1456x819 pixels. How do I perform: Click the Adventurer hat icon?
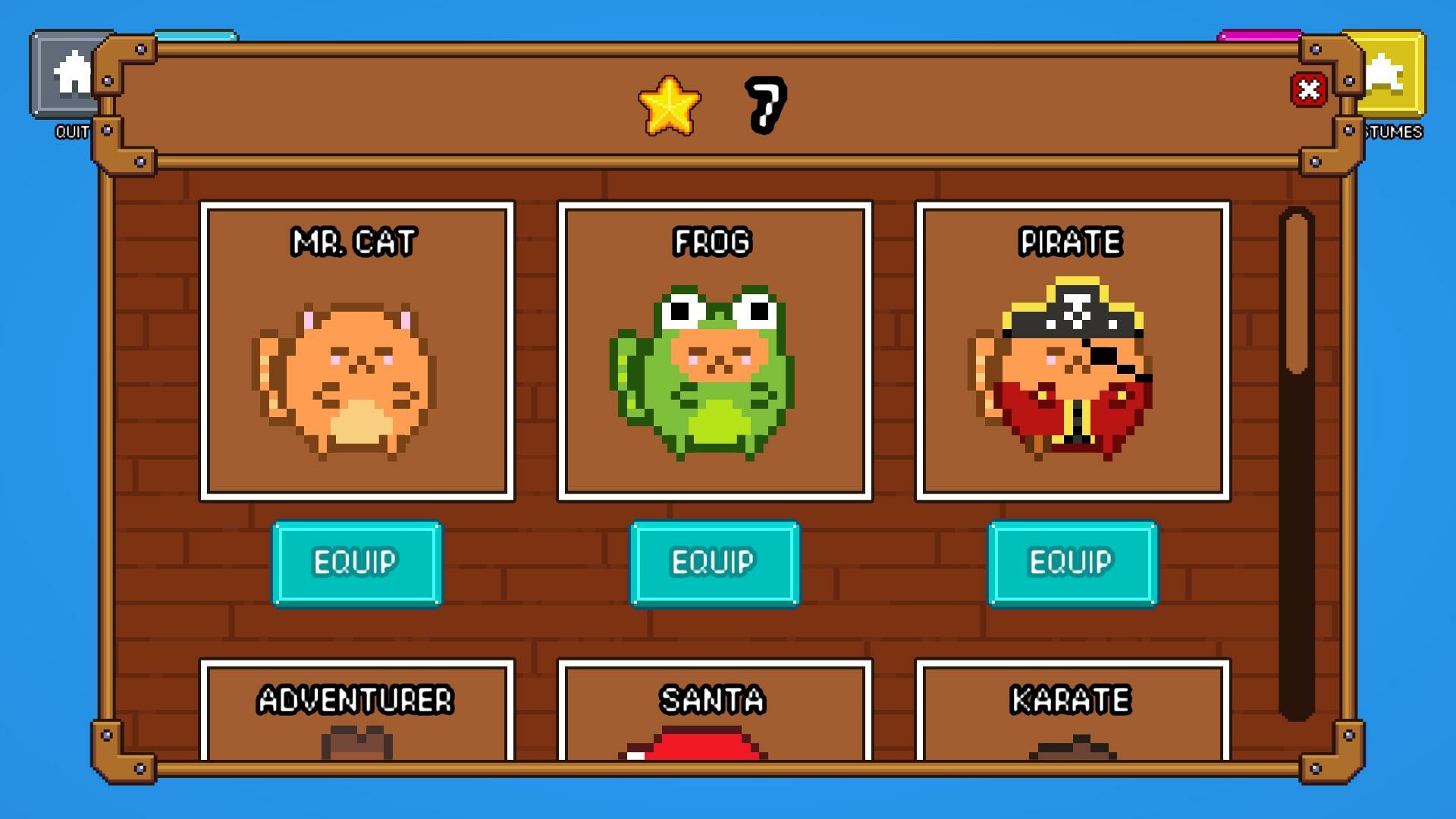356,747
